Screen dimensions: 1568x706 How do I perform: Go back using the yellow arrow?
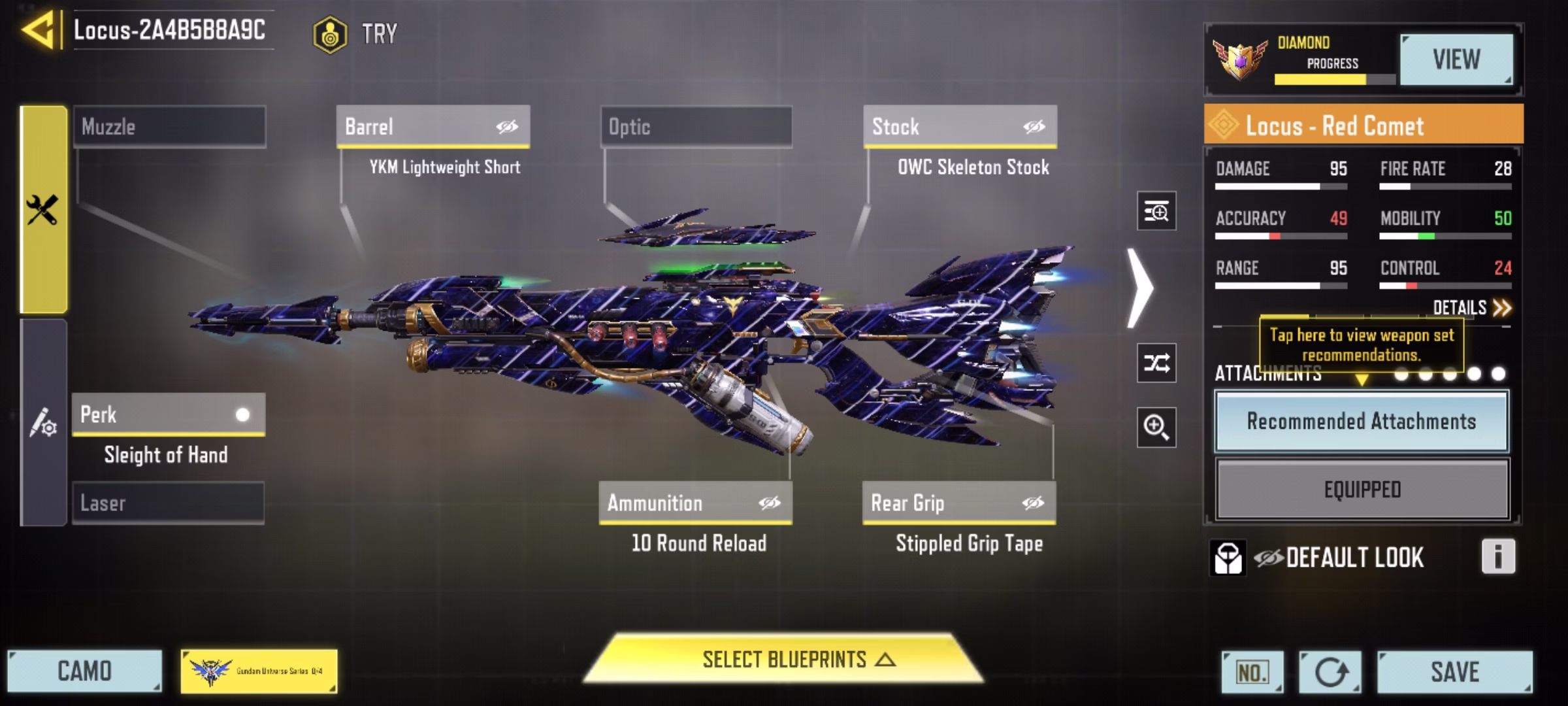pyautogui.click(x=38, y=30)
